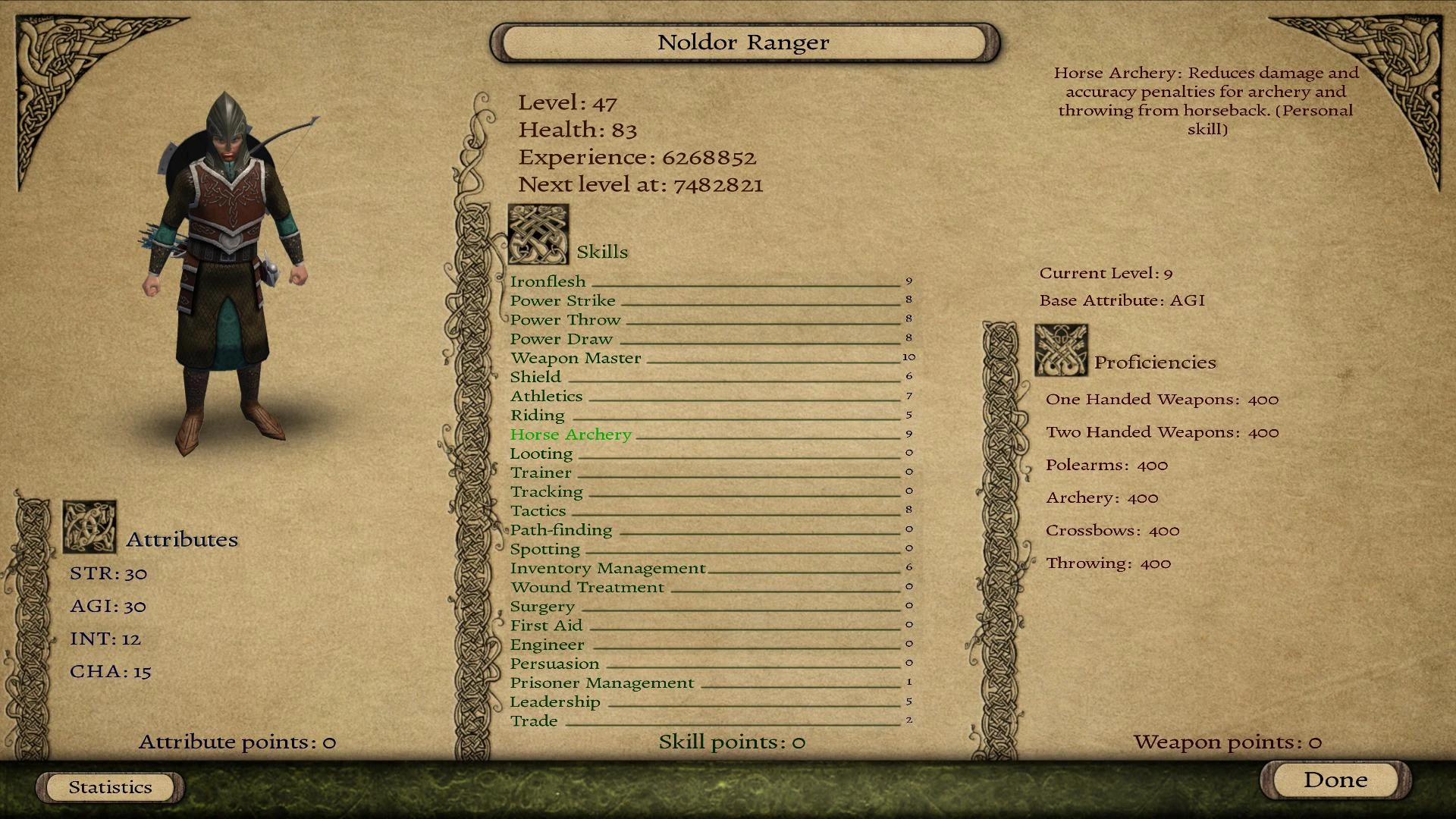This screenshot has height=819, width=1456.
Task: Show details for the Tactics skill
Action: (538, 511)
